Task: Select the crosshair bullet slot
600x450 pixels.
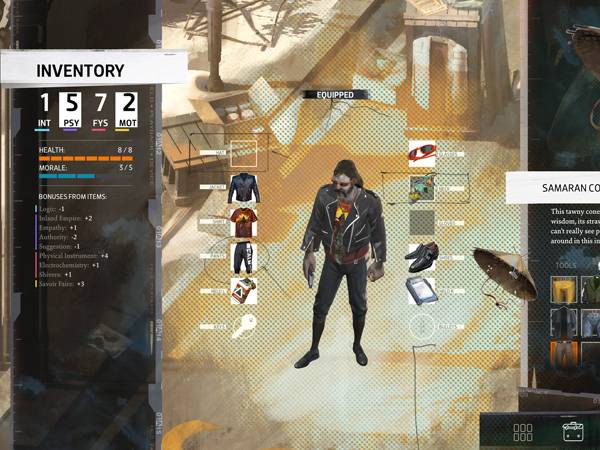Action: 422,326
